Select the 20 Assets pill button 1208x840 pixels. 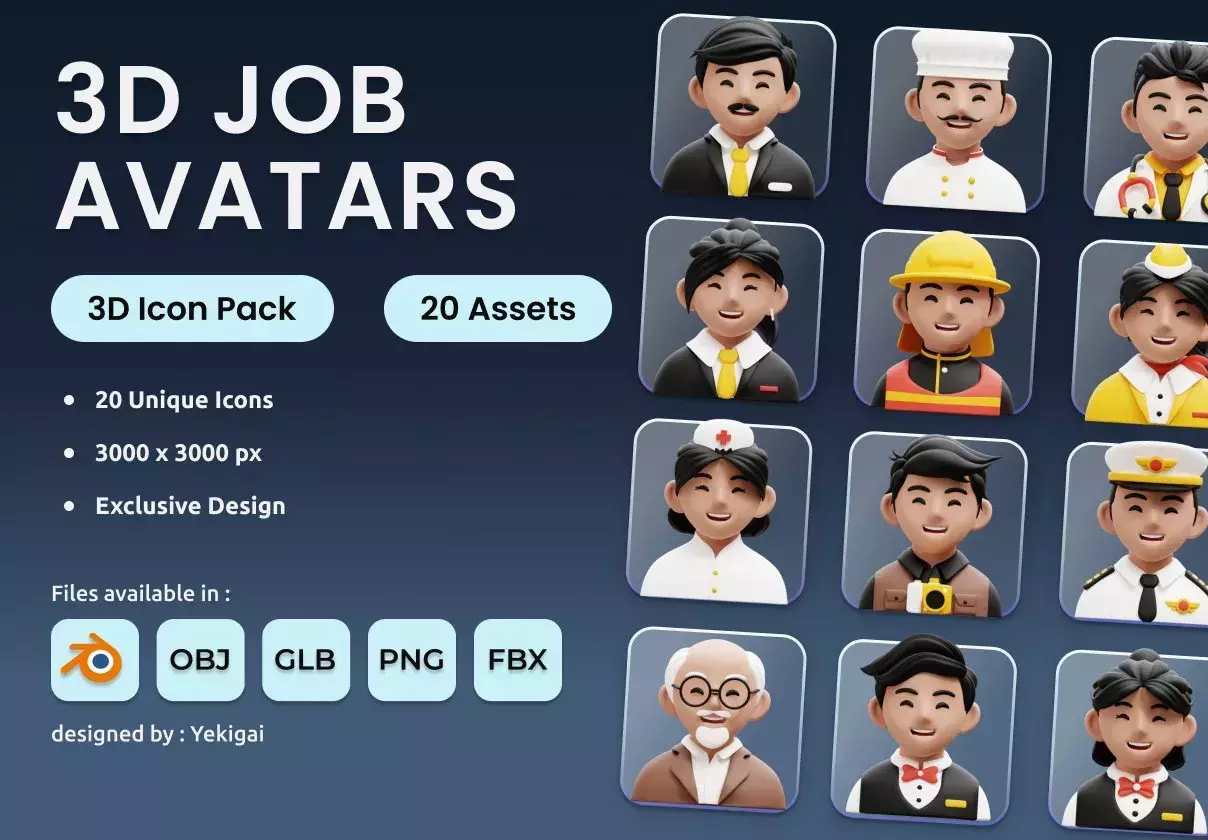[x=497, y=309]
